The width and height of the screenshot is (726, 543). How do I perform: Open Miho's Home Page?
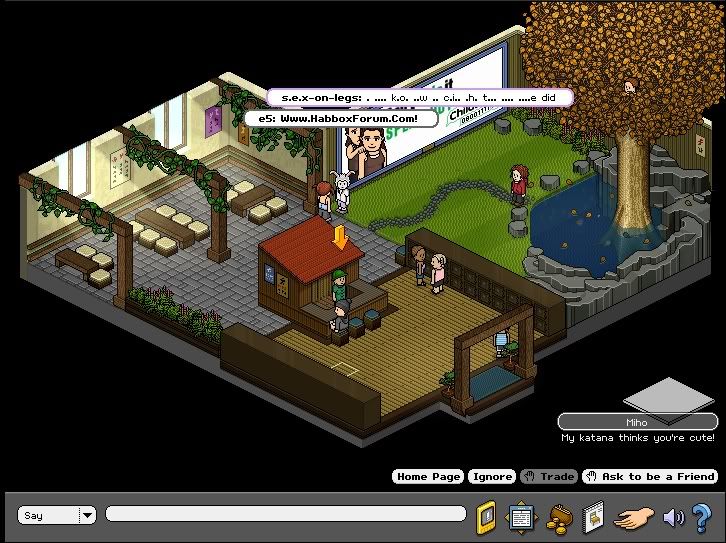[428, 477]
